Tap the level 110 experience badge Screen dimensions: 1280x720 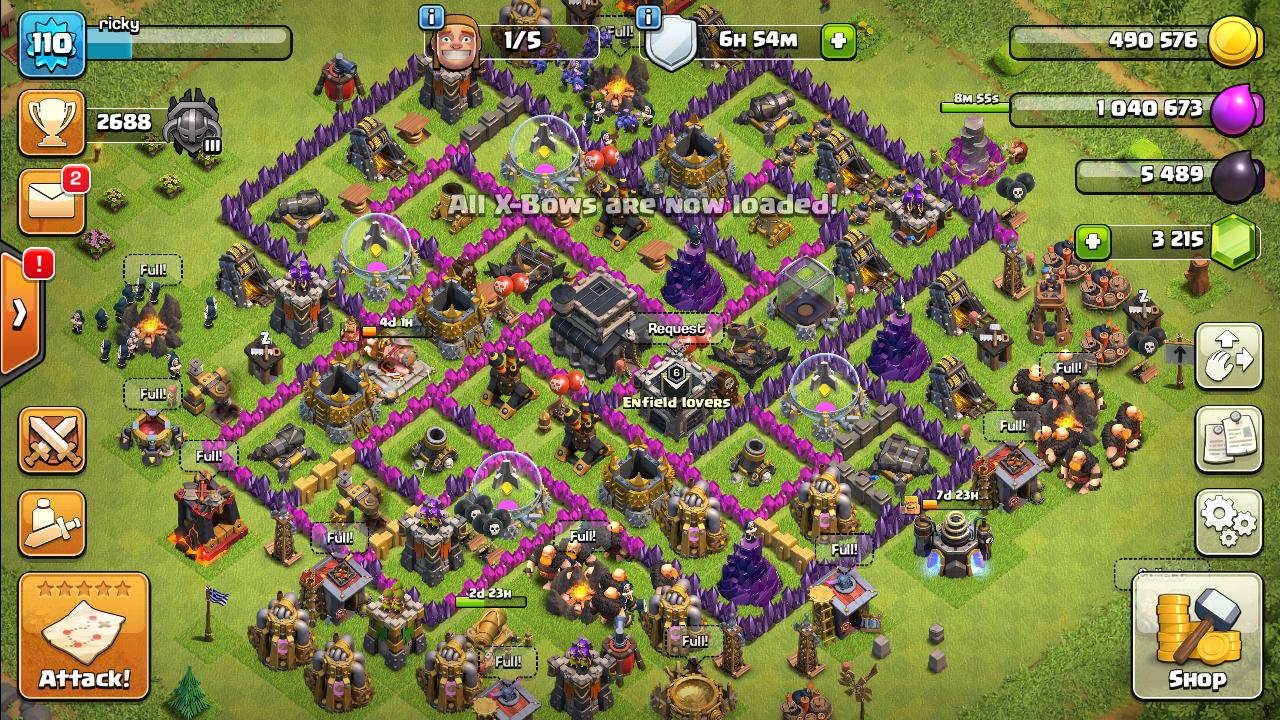[52, 44]
